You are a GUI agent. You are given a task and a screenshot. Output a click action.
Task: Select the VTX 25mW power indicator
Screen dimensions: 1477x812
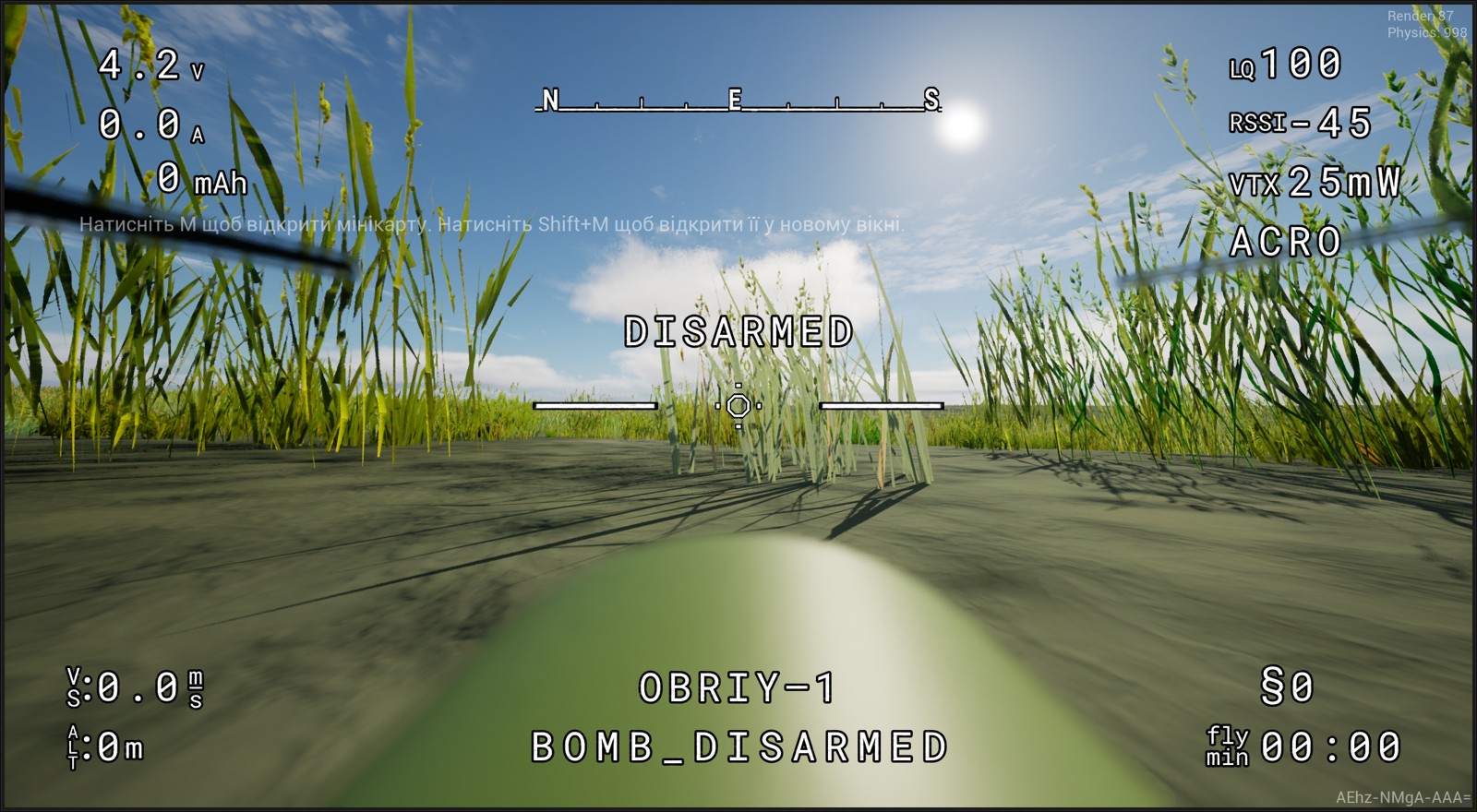1316,181
